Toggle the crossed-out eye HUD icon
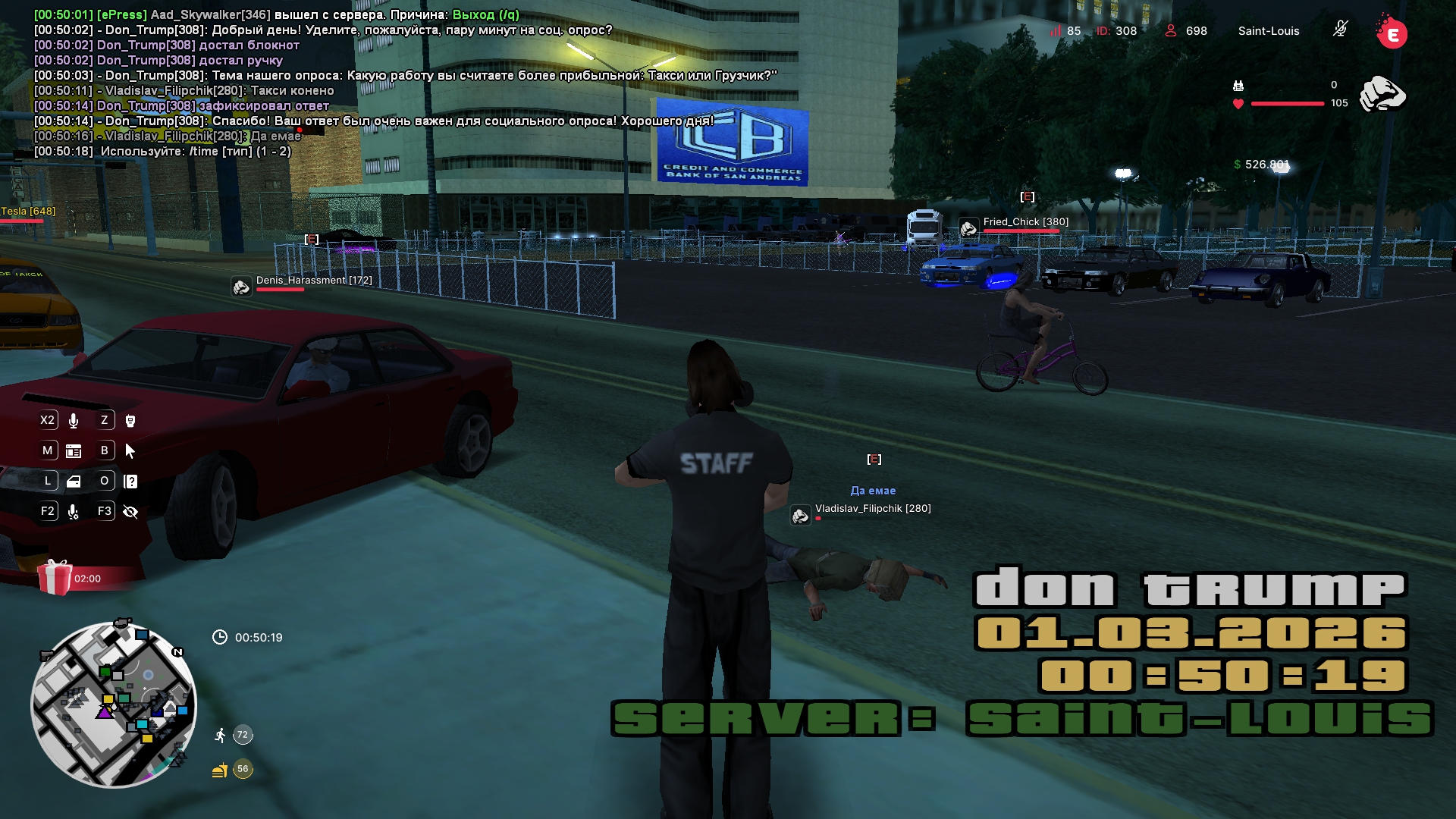Image resolution: width=1456 pixels, height=819 pixels. coord(130,512)
